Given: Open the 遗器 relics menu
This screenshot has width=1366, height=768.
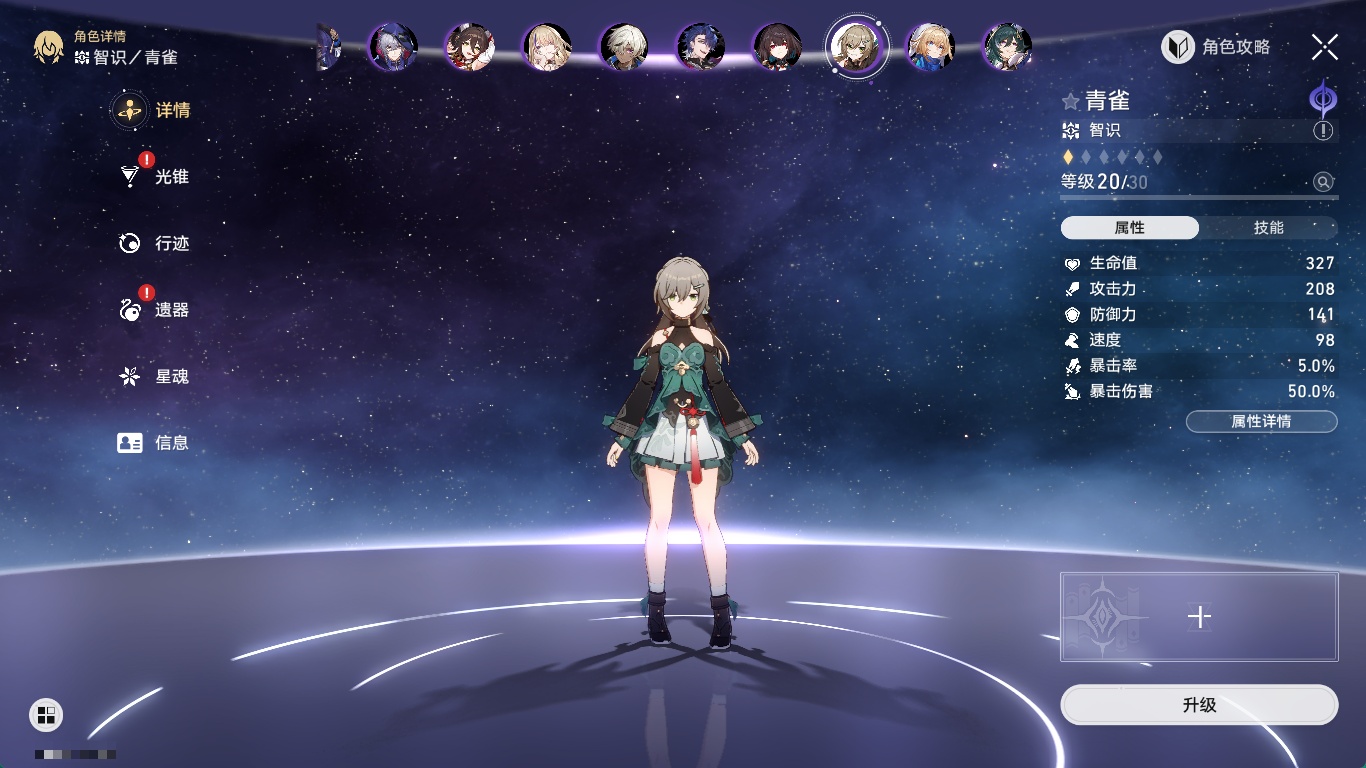Looking at the screenshot, I should click(155, 310).
